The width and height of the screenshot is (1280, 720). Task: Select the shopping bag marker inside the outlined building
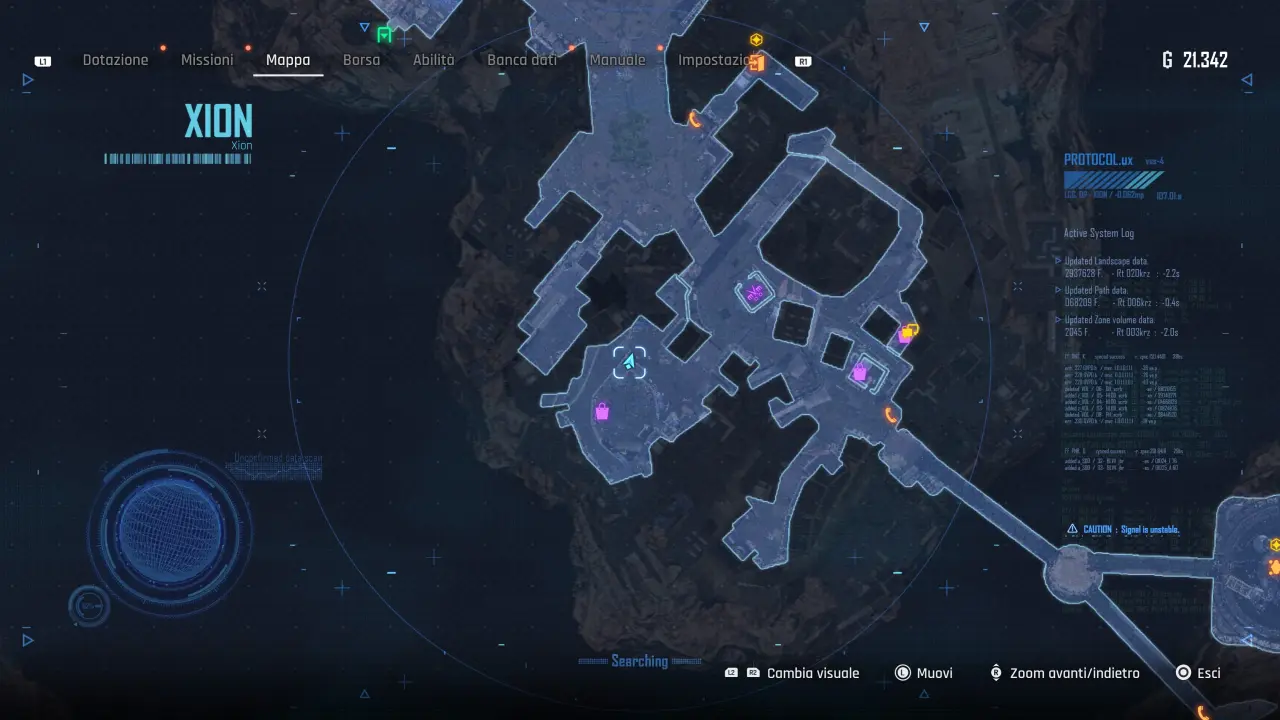tap(859, 373)
